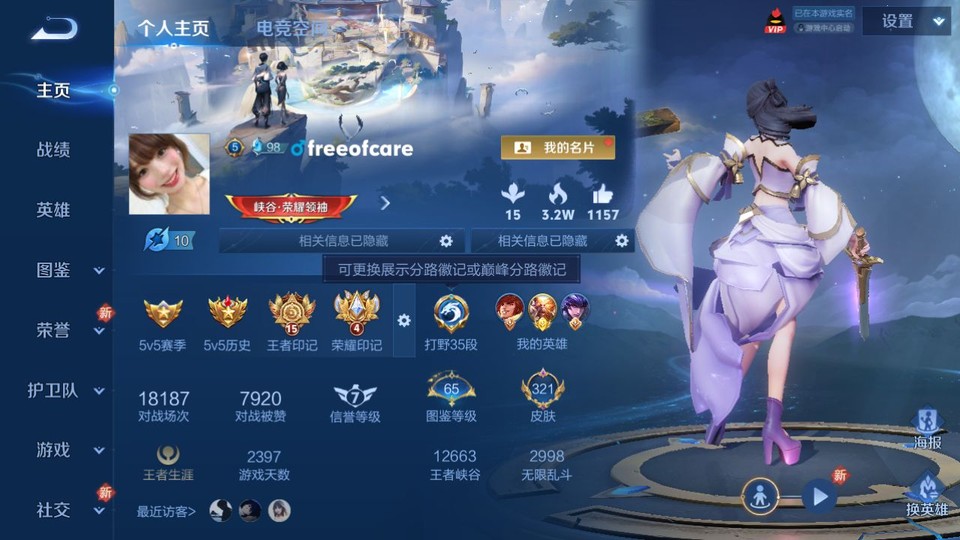This screenshot has height=540, width=960.
Task: Go back using the return arrow
Action: [x=54, y=28]
